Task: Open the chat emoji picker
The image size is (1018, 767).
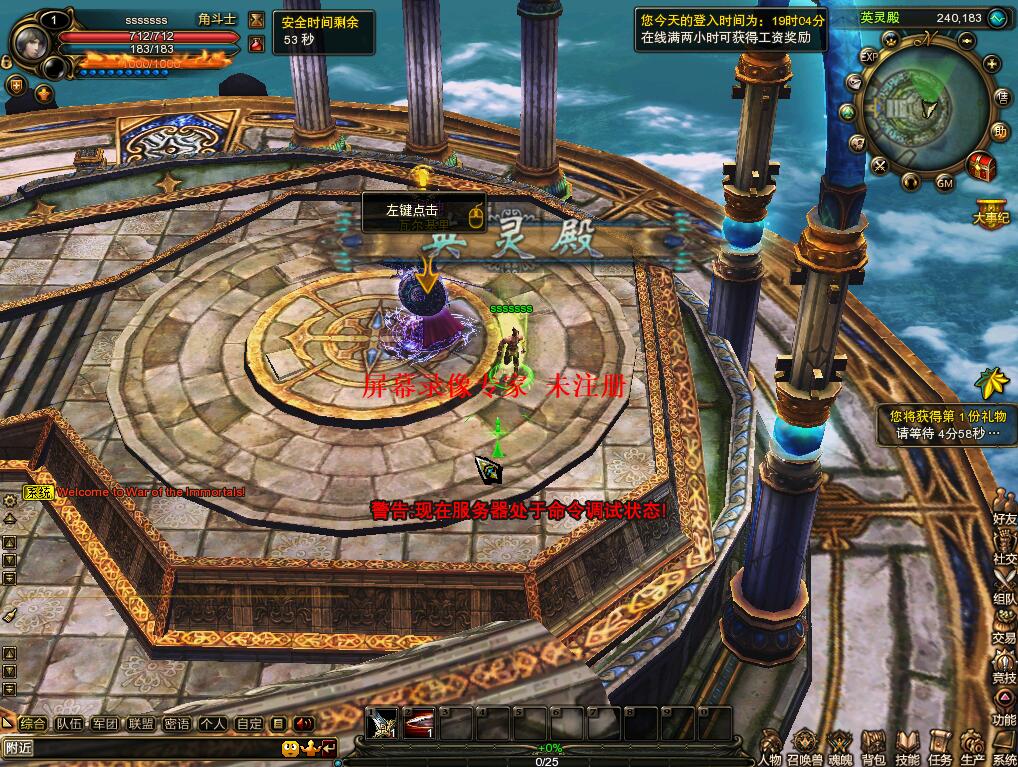Action: 290,748
